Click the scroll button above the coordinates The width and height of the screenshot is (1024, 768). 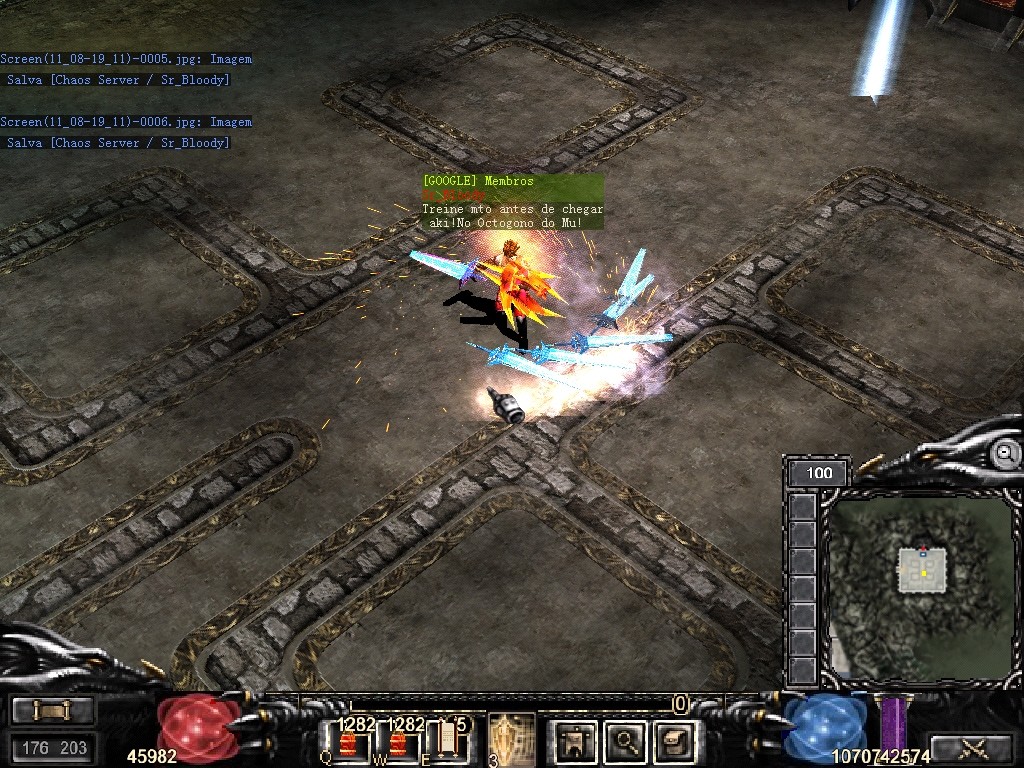point(53,710)
